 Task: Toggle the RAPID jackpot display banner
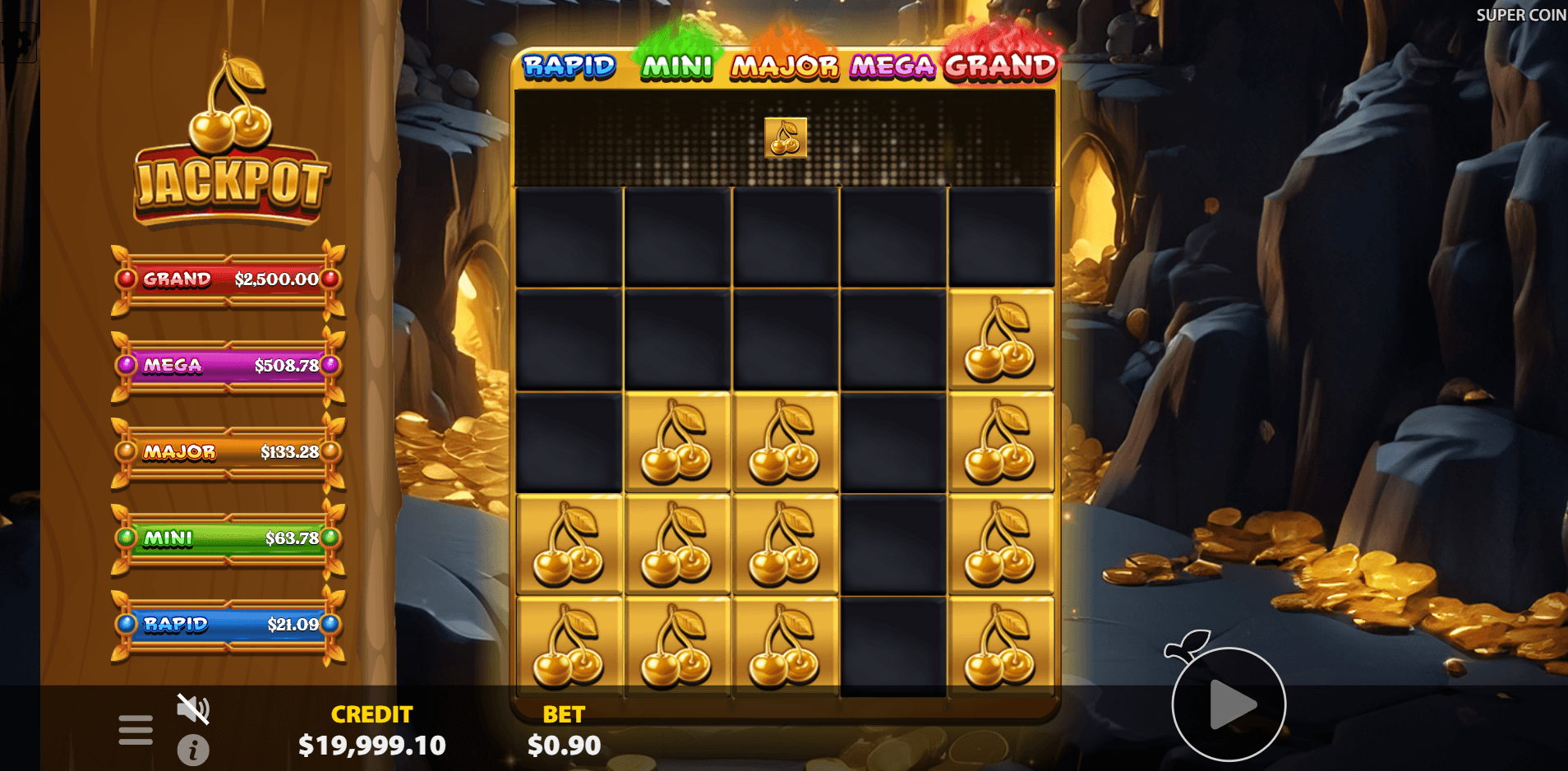(225, 625)
